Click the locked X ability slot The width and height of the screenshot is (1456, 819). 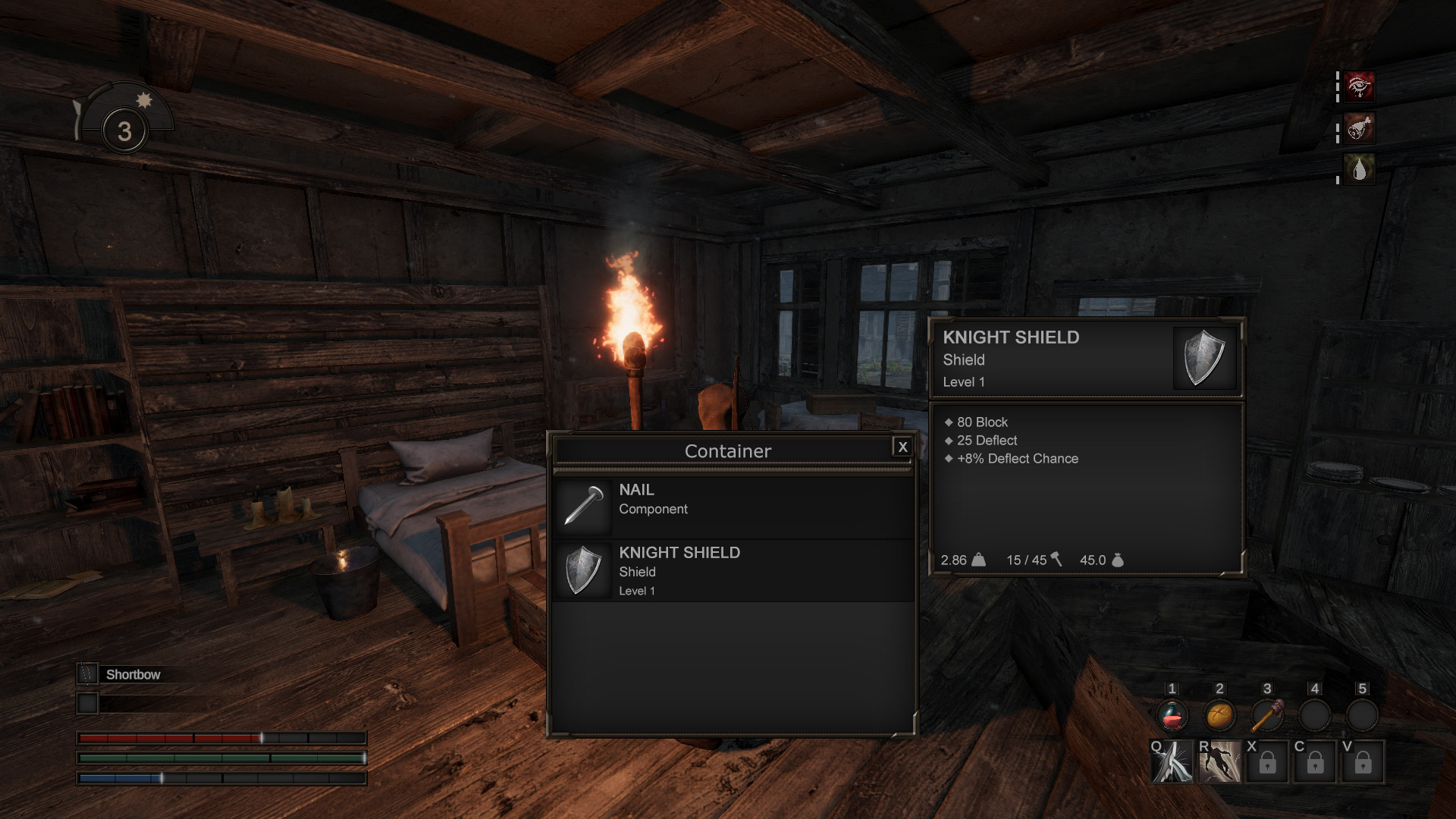[1268, 762]
